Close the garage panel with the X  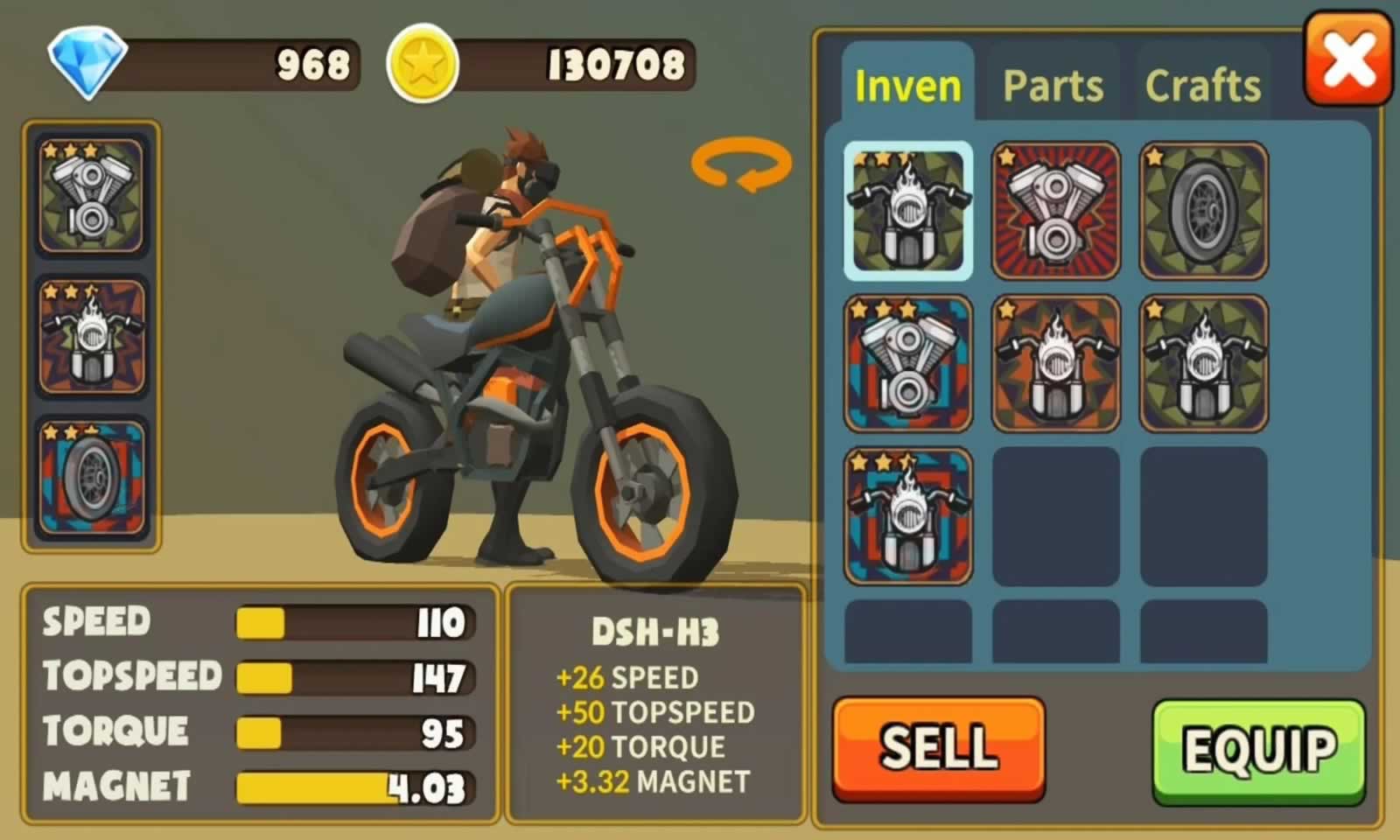tap(1348, 59)
